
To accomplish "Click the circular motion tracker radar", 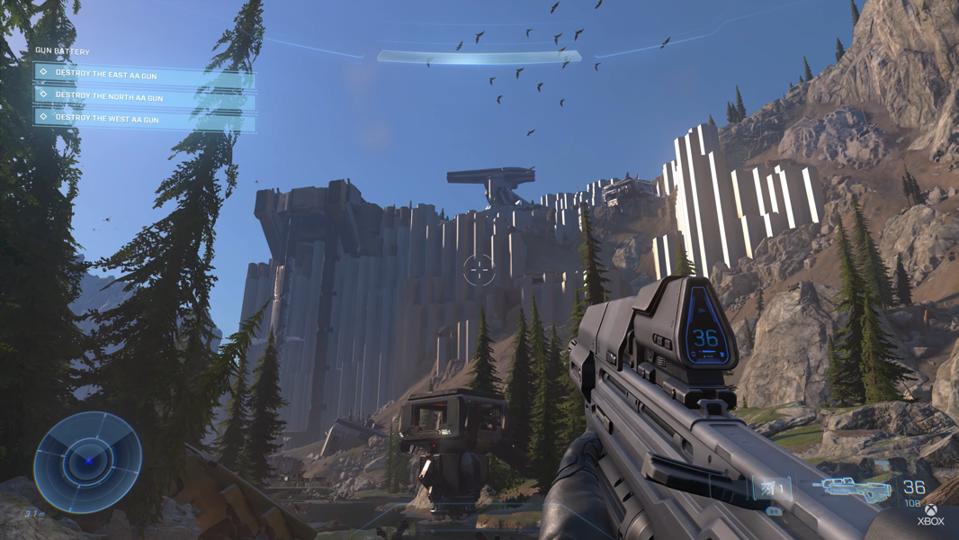I will (x=87, y=462).
